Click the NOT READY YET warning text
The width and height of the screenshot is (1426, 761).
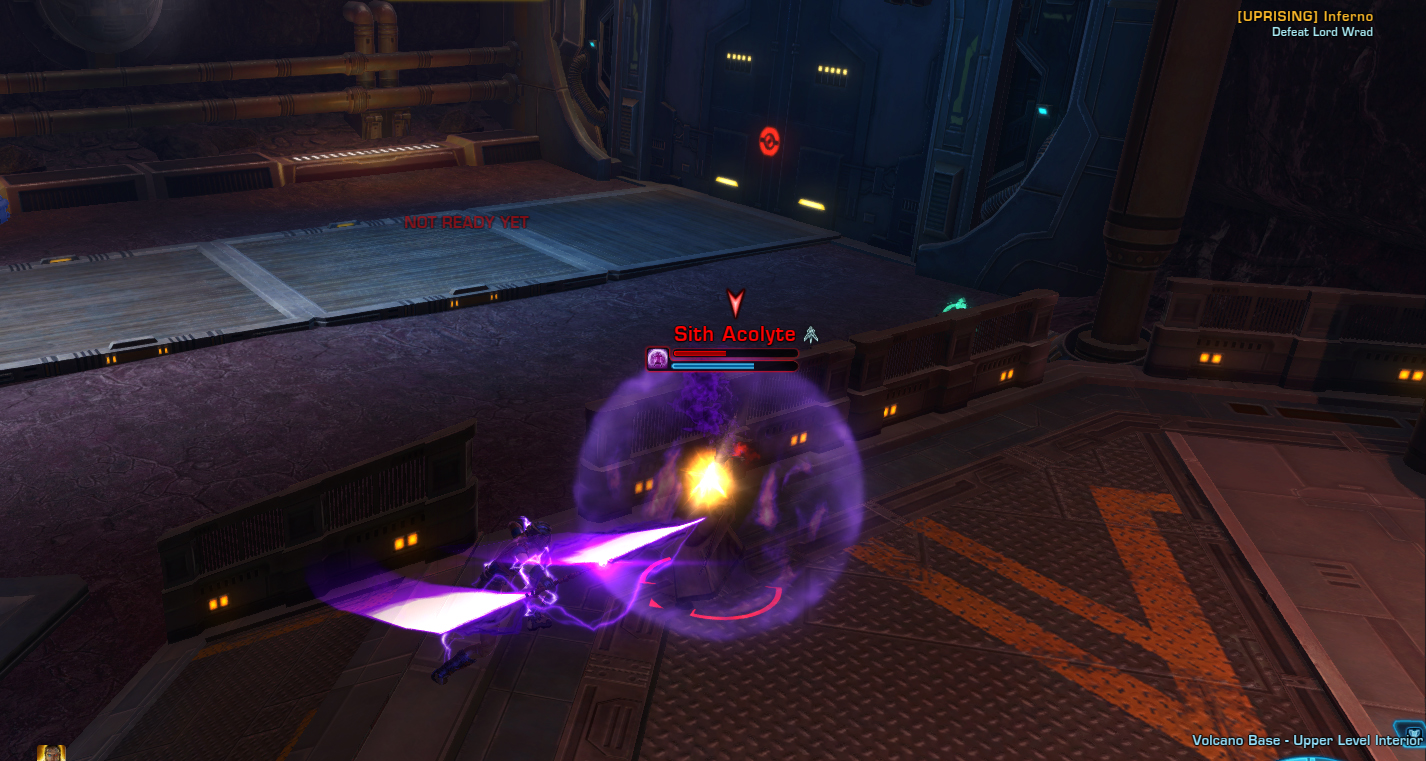coord(466,223)
